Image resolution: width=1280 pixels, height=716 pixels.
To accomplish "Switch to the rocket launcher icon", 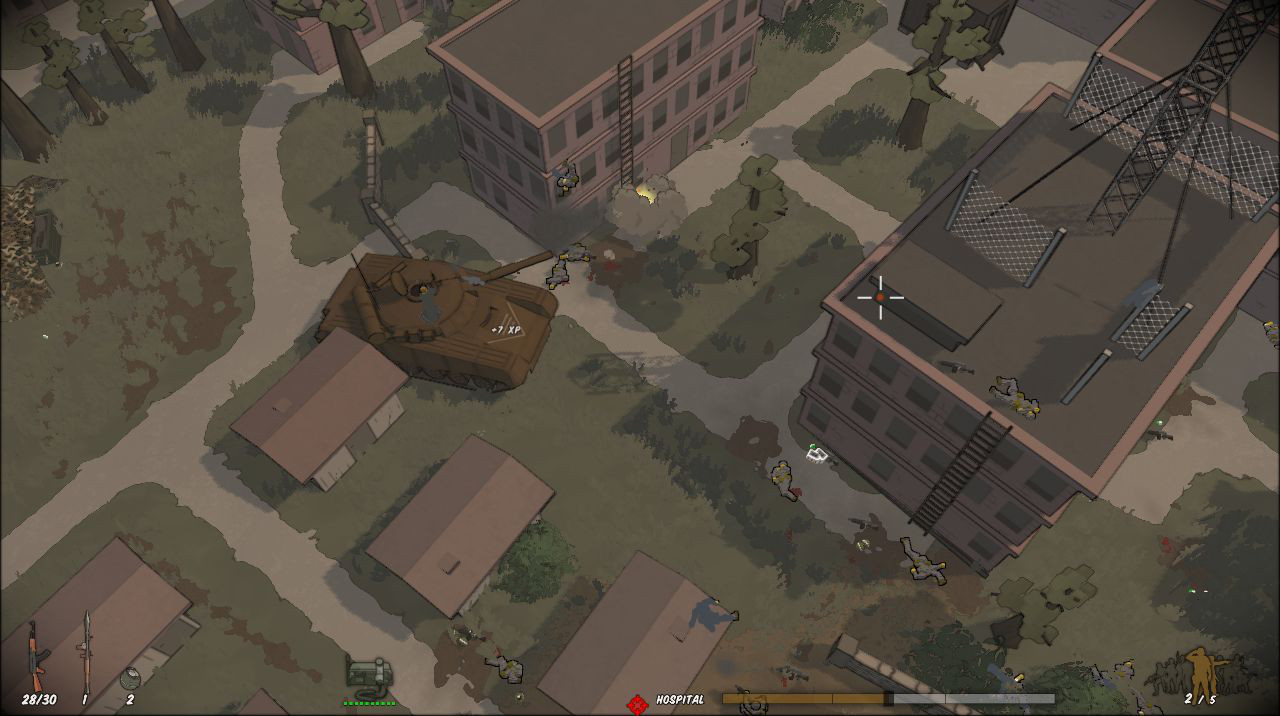I will pos(86,649).
